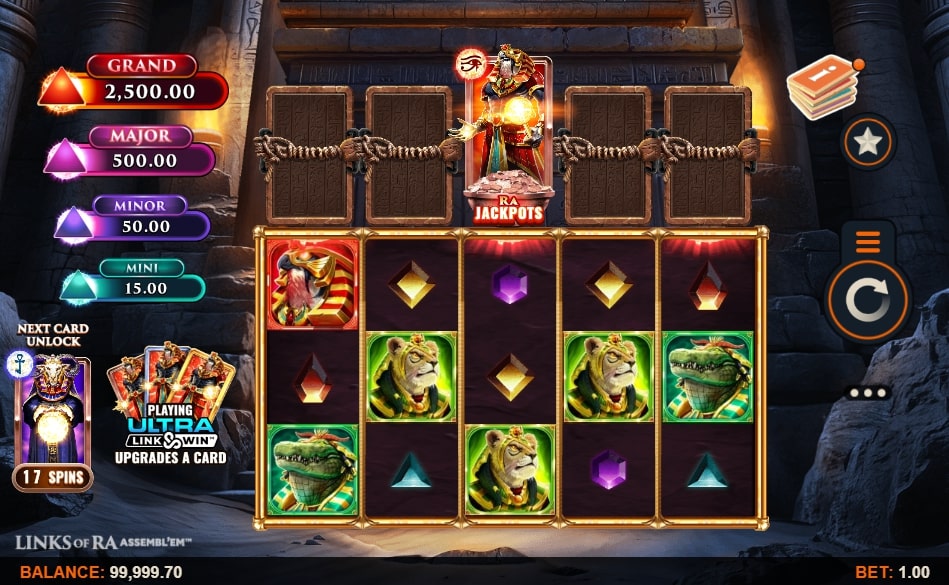Spin the reels with the circular arrow button
The width and height of the screenshot is (949, 585).
tap(867, 299)
